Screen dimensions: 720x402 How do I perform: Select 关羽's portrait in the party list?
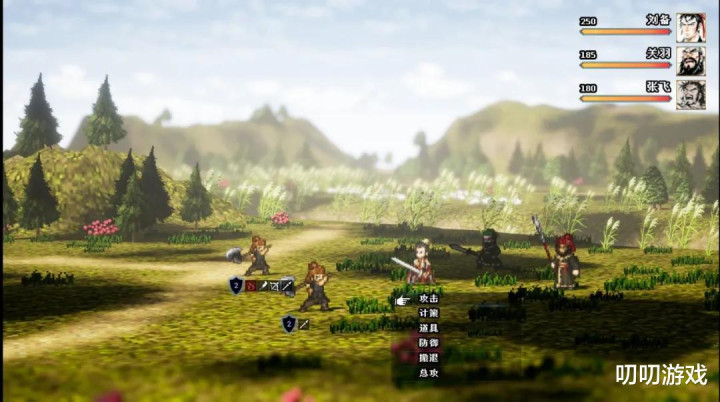tap(690, 61)
